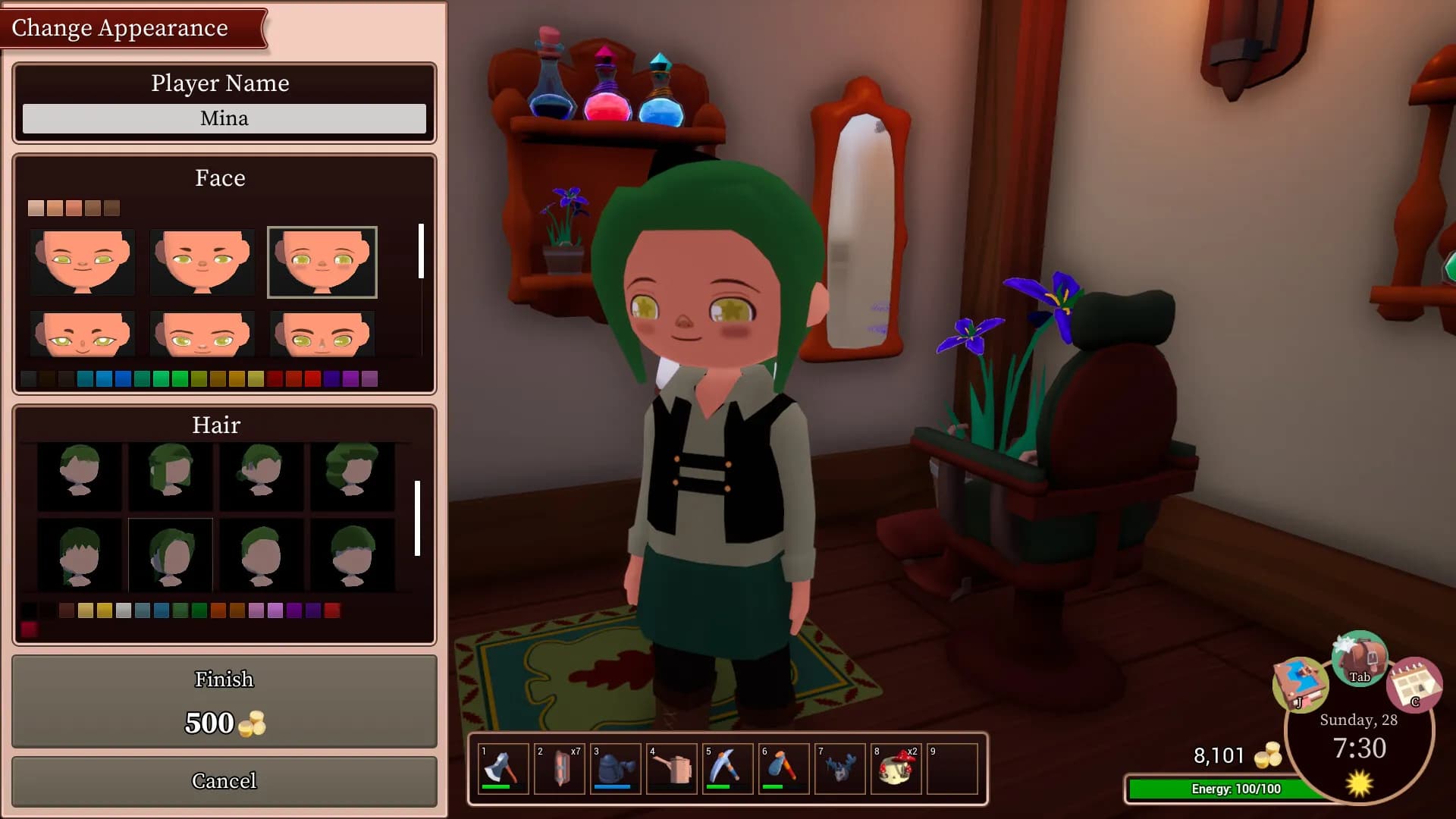Cancel the appearance change
1456x819 pixels.
pyautogui.click(x=224, y=781)
